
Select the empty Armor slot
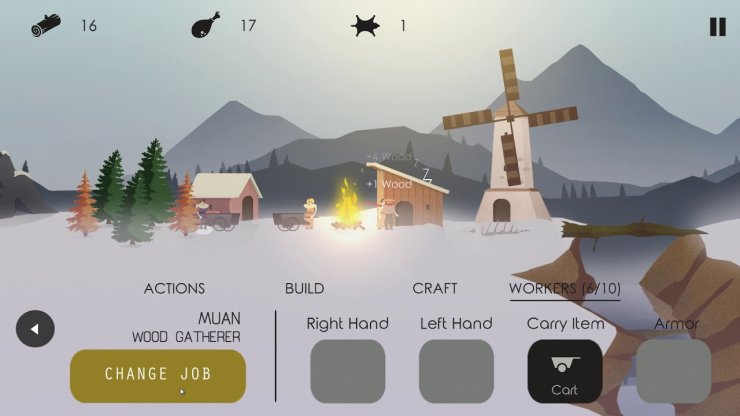click(x=673, y=372)
